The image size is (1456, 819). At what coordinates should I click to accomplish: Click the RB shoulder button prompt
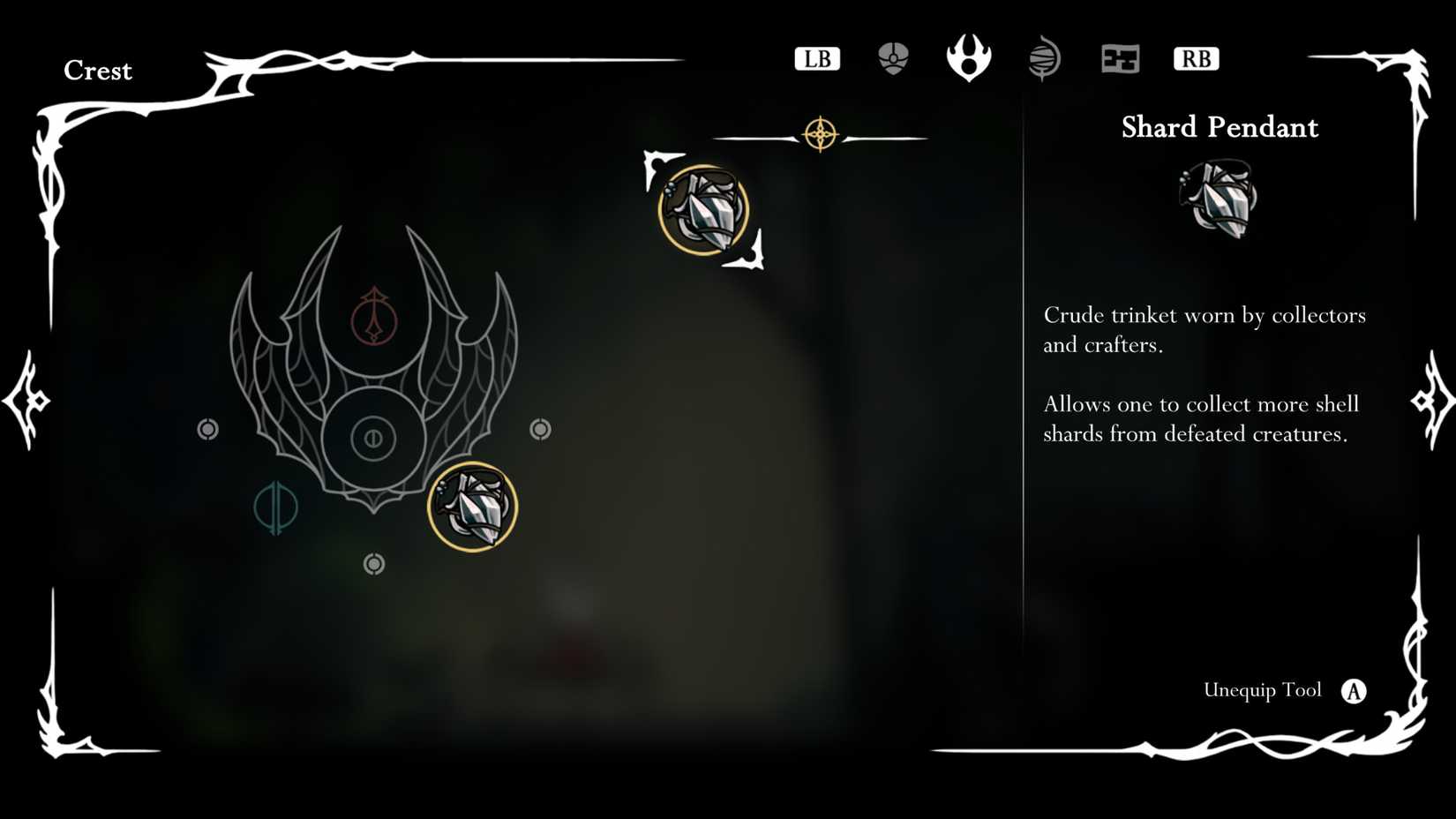pyautogui.click(x=1197, y=58)
